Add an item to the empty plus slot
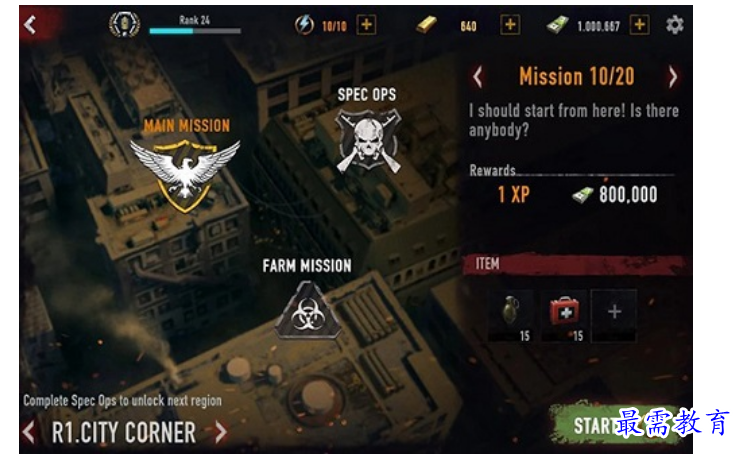Viewport: 738px width, 454px height. (x=614, y=312)
